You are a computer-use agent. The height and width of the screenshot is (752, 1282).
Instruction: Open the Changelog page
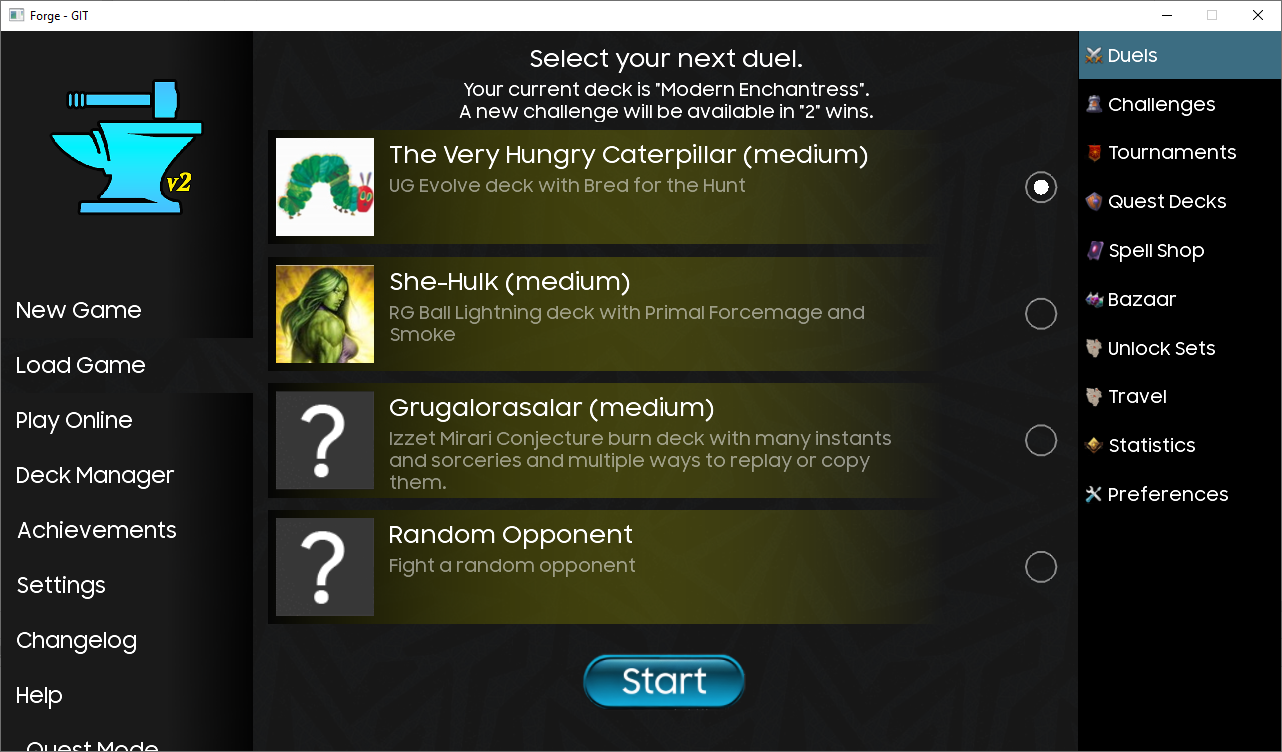click(76, 640)
